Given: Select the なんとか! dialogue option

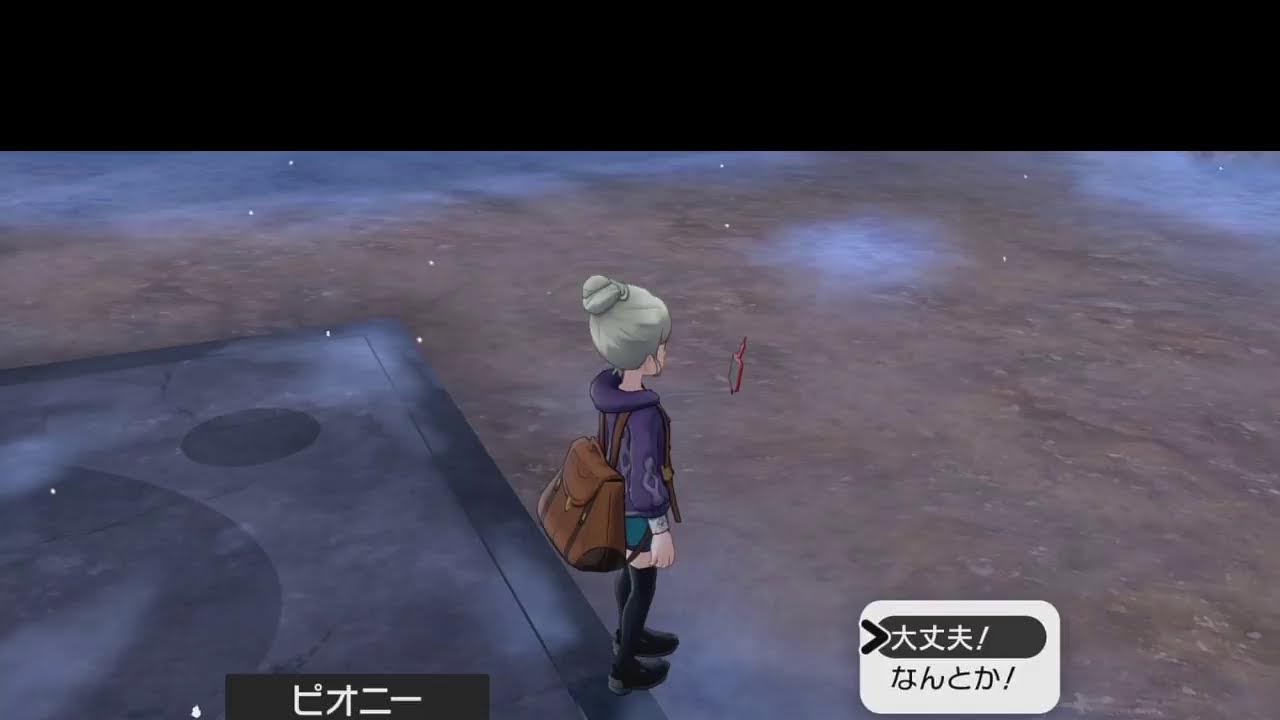Looking at the screenshot, I should pos(950,676).
